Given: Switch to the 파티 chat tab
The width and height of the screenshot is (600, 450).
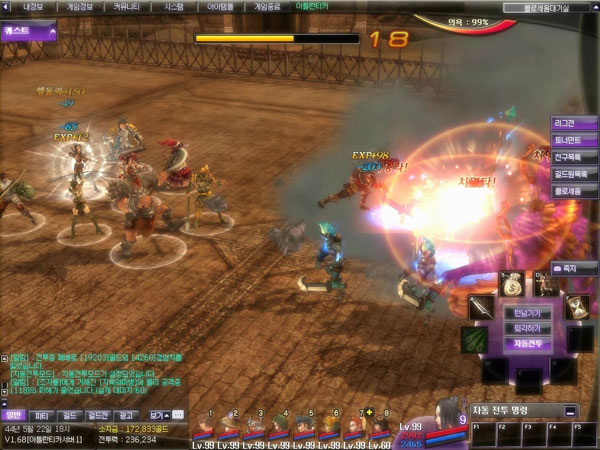Looking at the screenshot, I should pos(42,414).
